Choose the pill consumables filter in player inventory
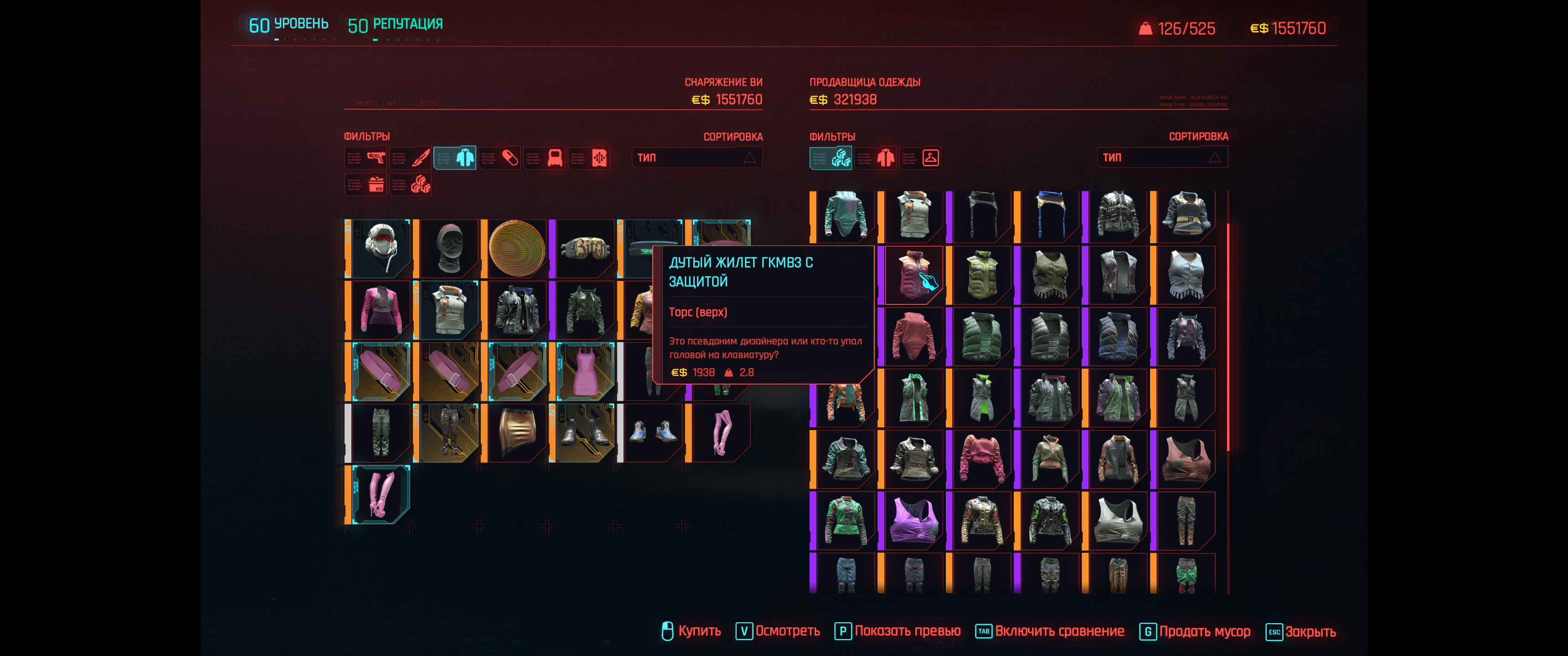This screenshot has width=1568, height=656. 500,158
